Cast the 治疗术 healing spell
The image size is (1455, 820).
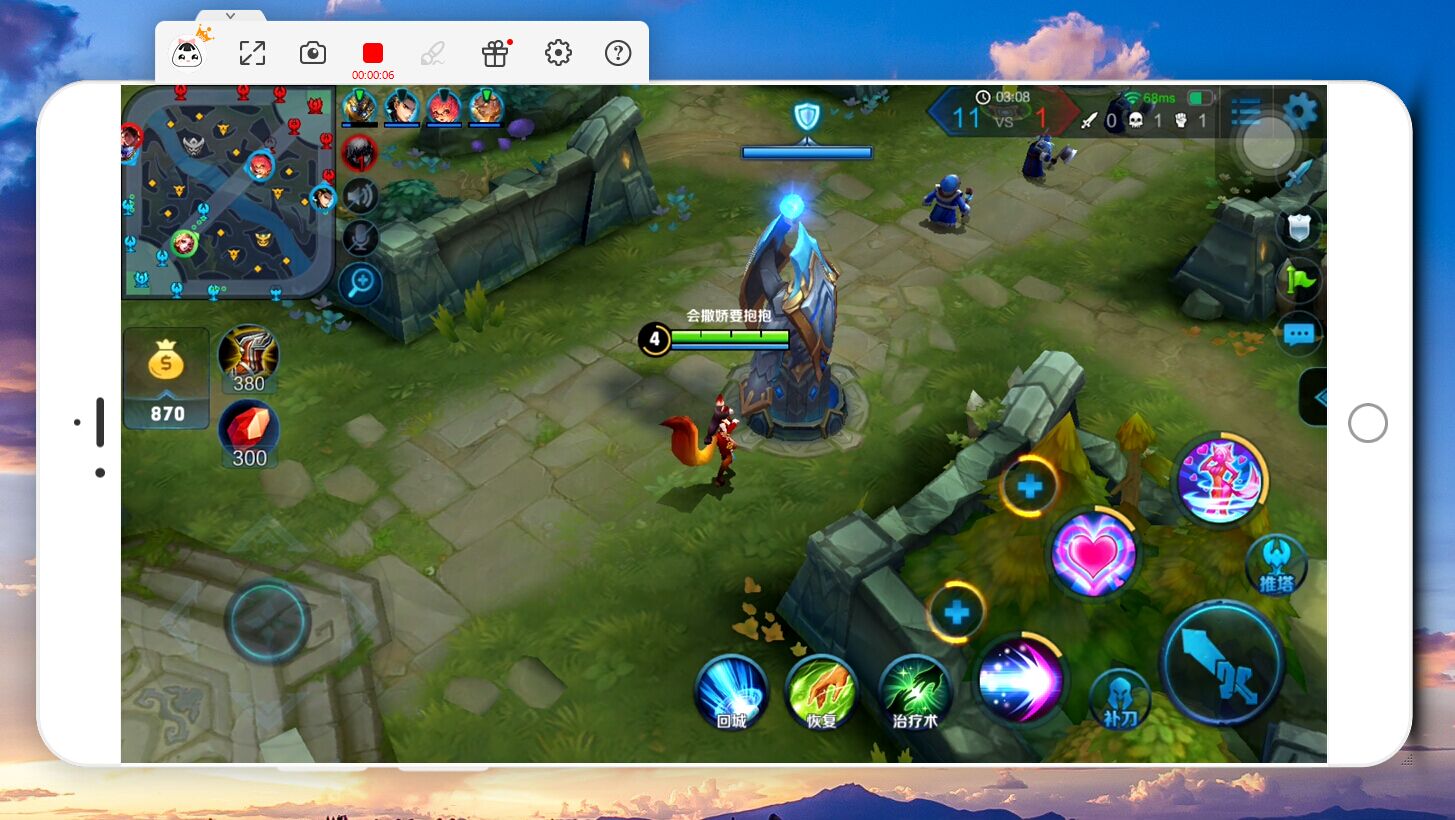(x=915, y=691)
